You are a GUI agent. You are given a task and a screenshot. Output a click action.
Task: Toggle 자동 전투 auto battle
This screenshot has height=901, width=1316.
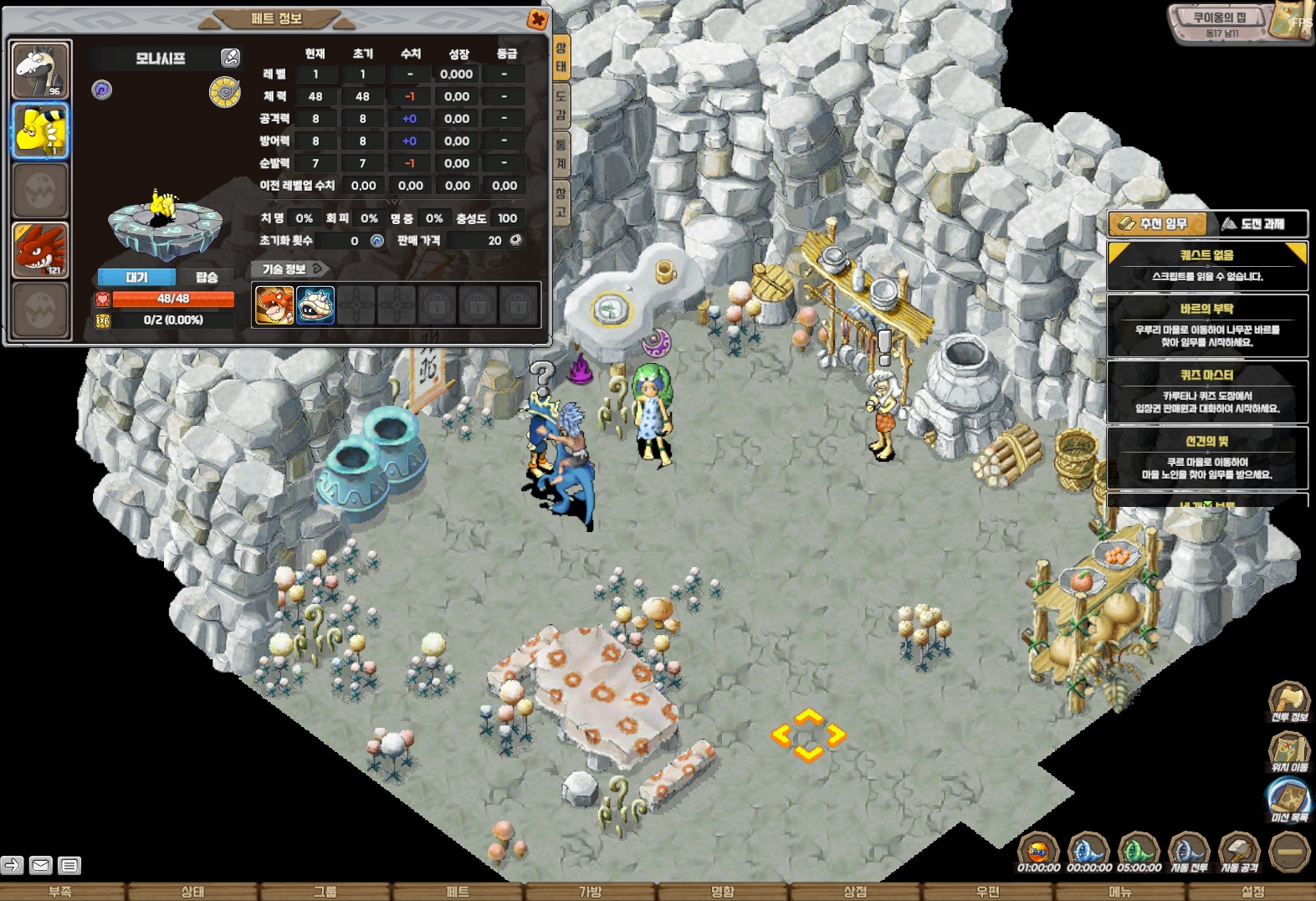pyautogui.click(x=1189, y=853)
